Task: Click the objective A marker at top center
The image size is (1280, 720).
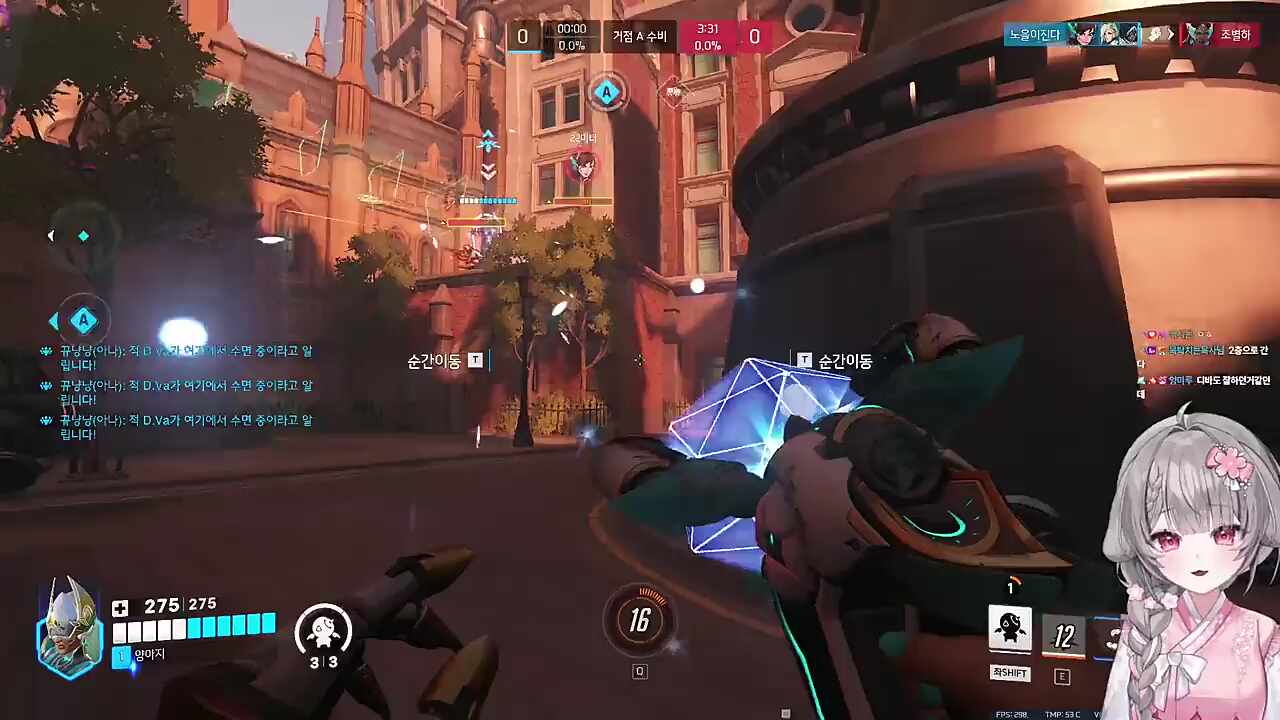Action: tap(607, 92)
